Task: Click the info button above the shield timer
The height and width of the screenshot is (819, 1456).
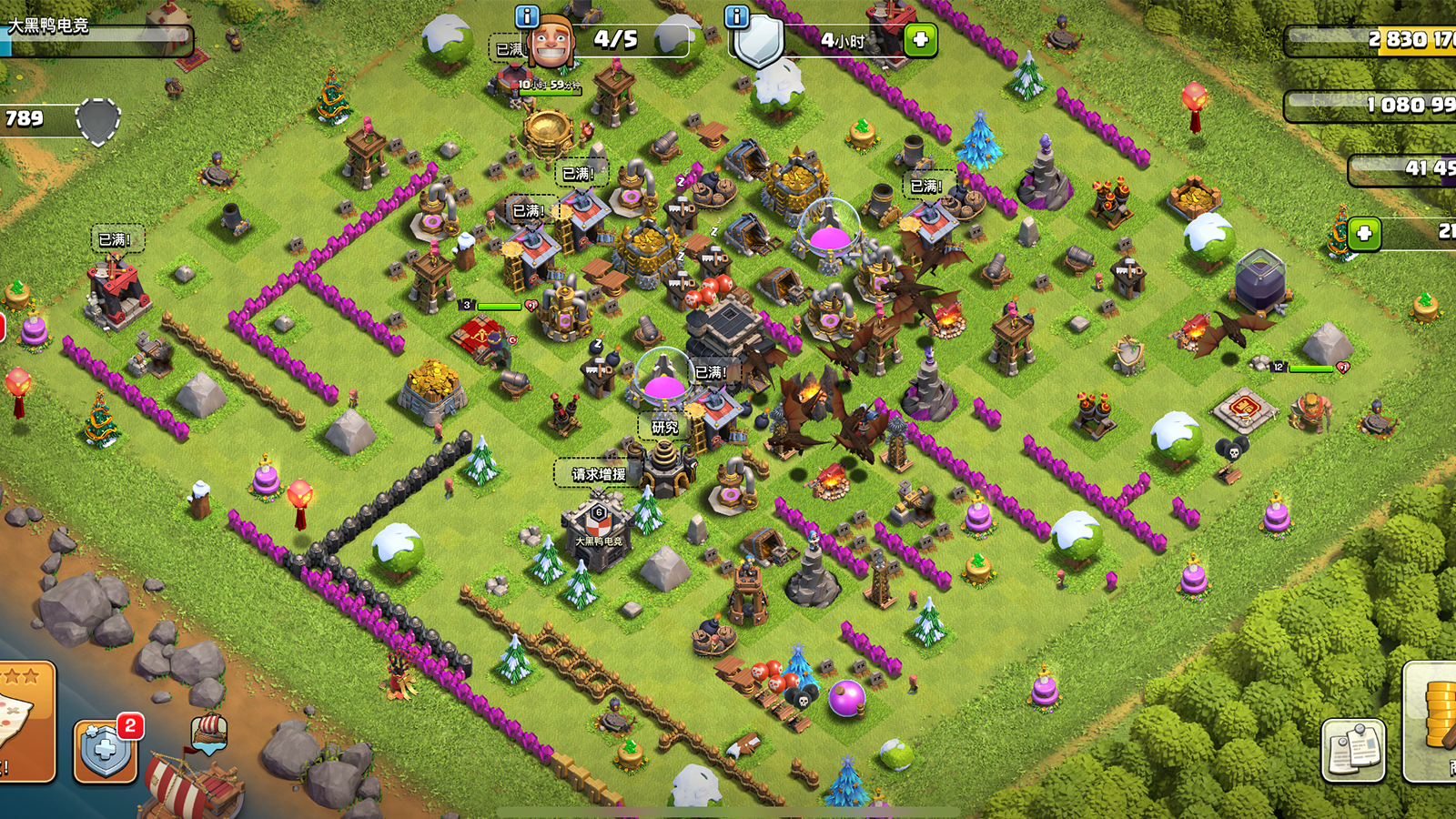Action: click(736, 16)
